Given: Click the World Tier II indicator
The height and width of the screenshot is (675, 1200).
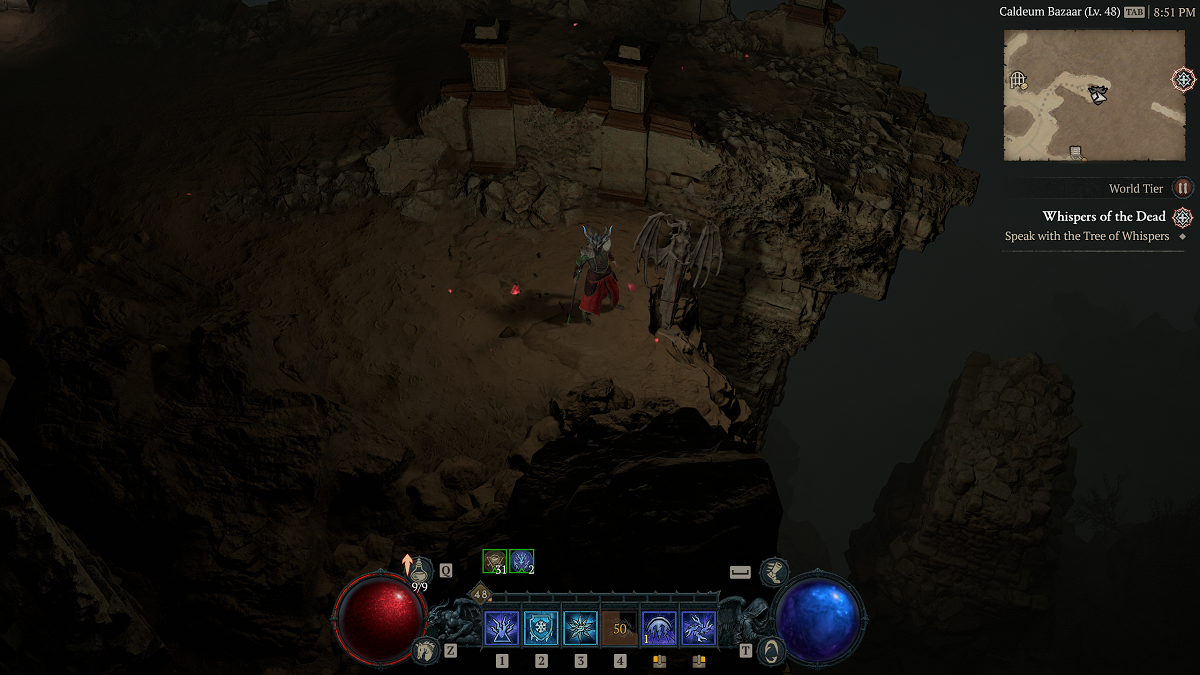Looking at the screenshot, I should [1183, 188].
